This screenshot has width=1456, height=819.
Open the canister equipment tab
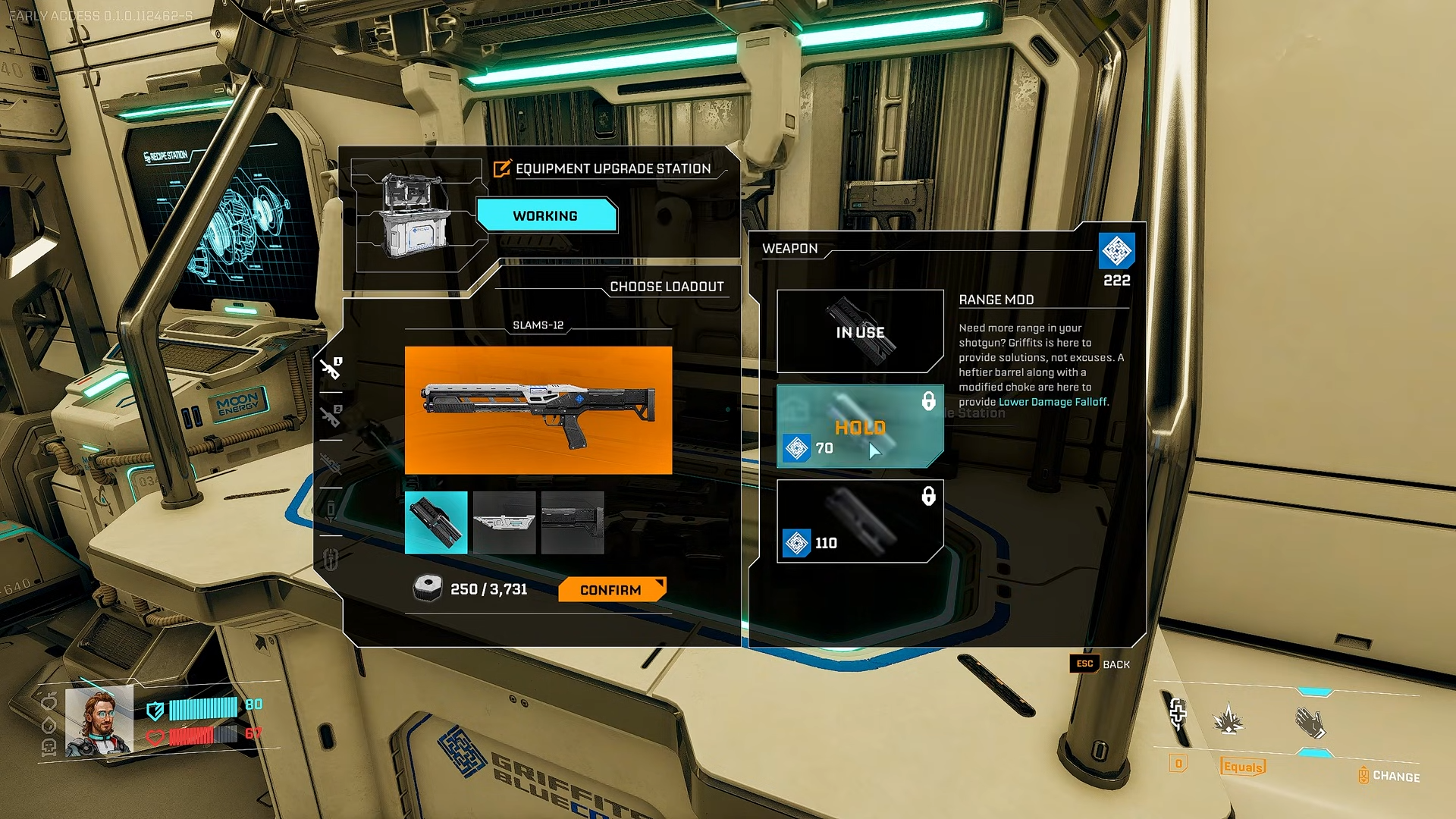coord(331,510)
